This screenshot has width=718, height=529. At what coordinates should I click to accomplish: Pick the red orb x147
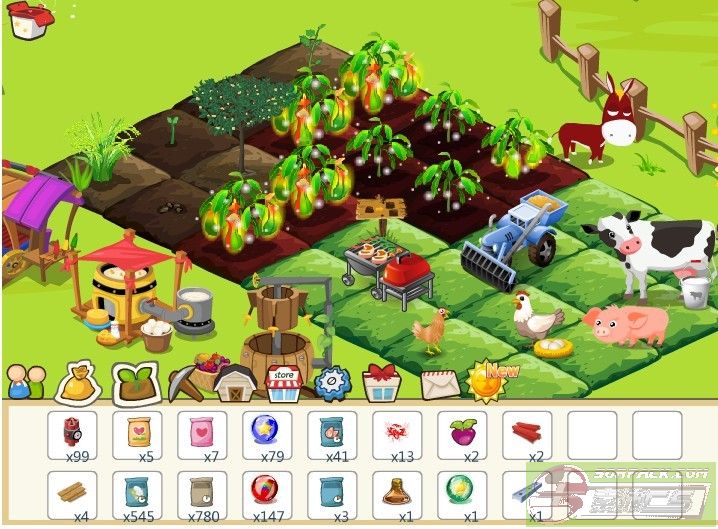click(267, 493)
